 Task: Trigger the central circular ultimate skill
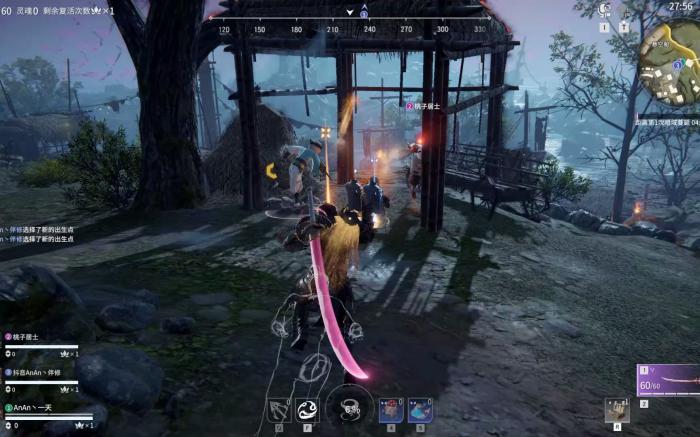pos(350,406)
